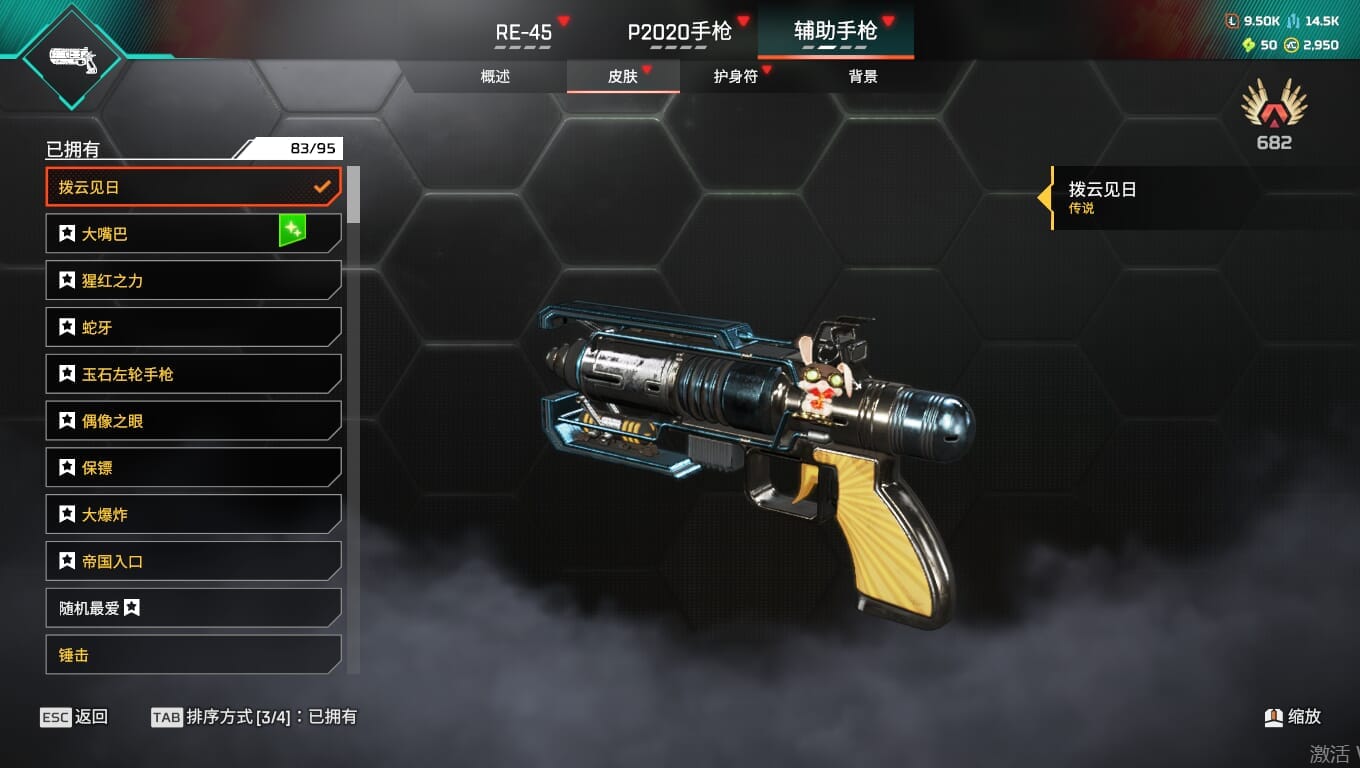Click the weapon category diamond icon
1360x768 pixels.
(72, 58)
